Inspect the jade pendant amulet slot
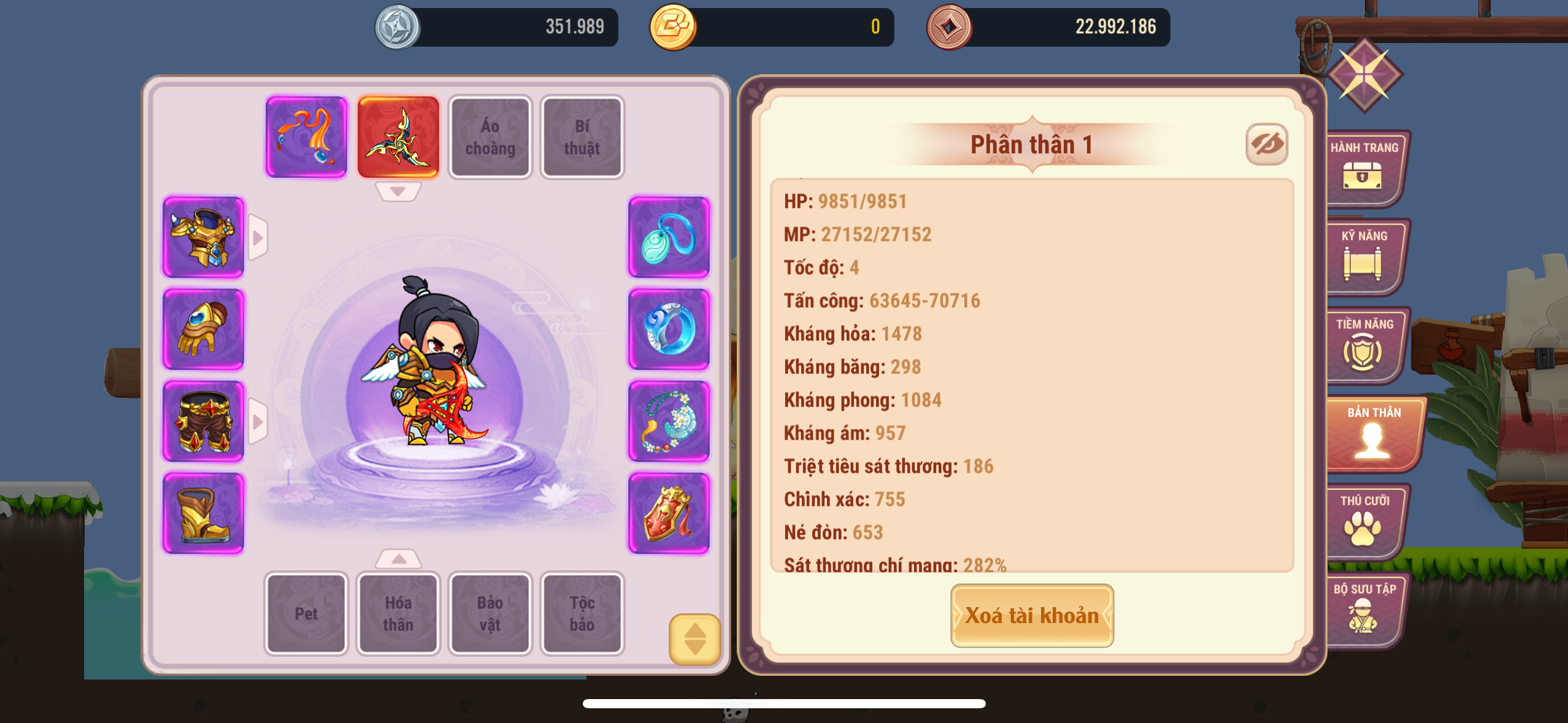Image resolution: width=1568 pixels, height=723 pixels. tap(669, 237)
